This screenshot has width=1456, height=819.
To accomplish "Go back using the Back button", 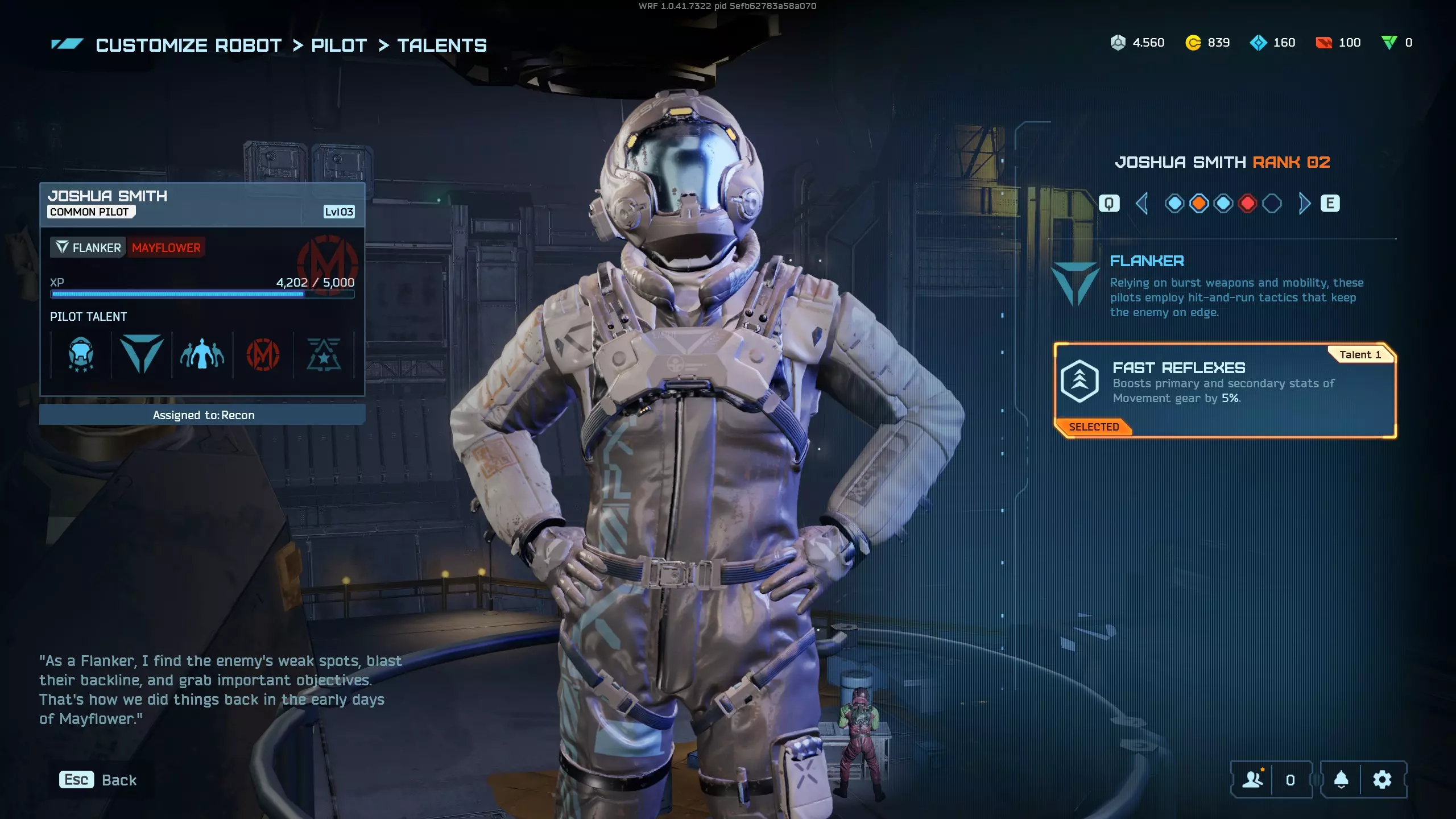I will click(98, 780).
